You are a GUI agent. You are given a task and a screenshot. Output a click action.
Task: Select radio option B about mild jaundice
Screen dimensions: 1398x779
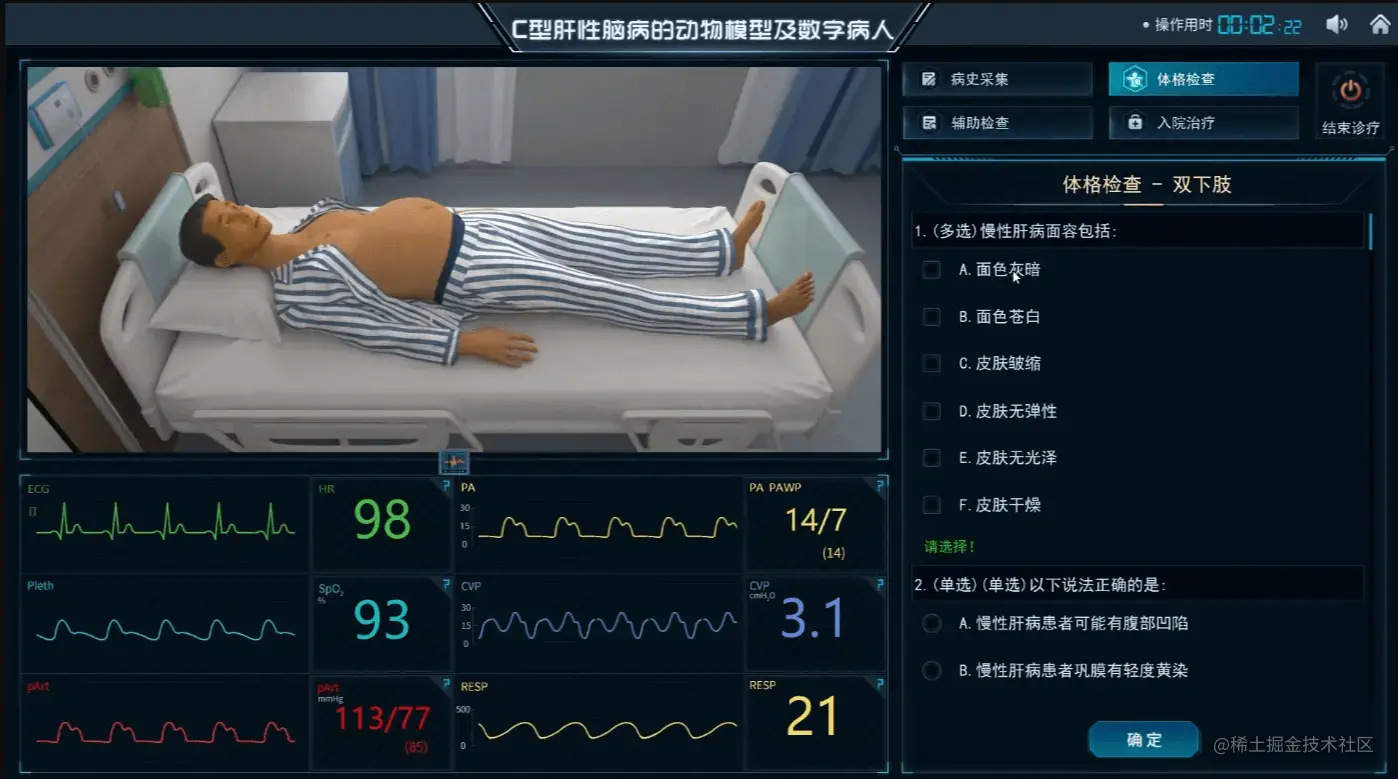coord(930,671)
